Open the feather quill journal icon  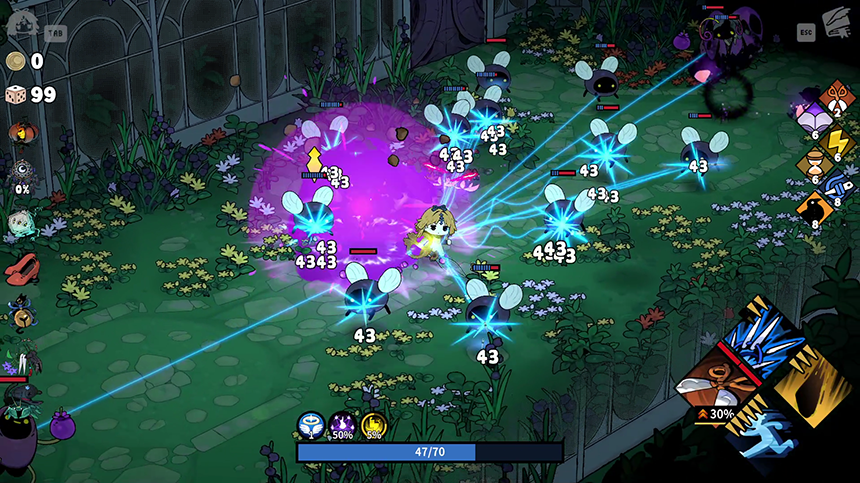835,23
